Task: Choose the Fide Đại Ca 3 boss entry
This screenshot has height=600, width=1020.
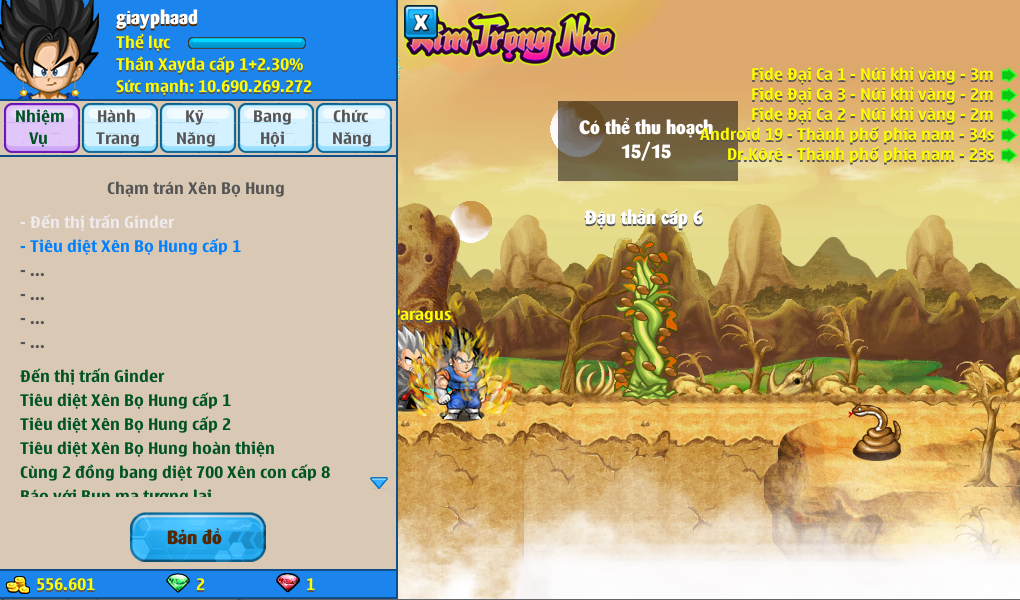Action: 872,94
